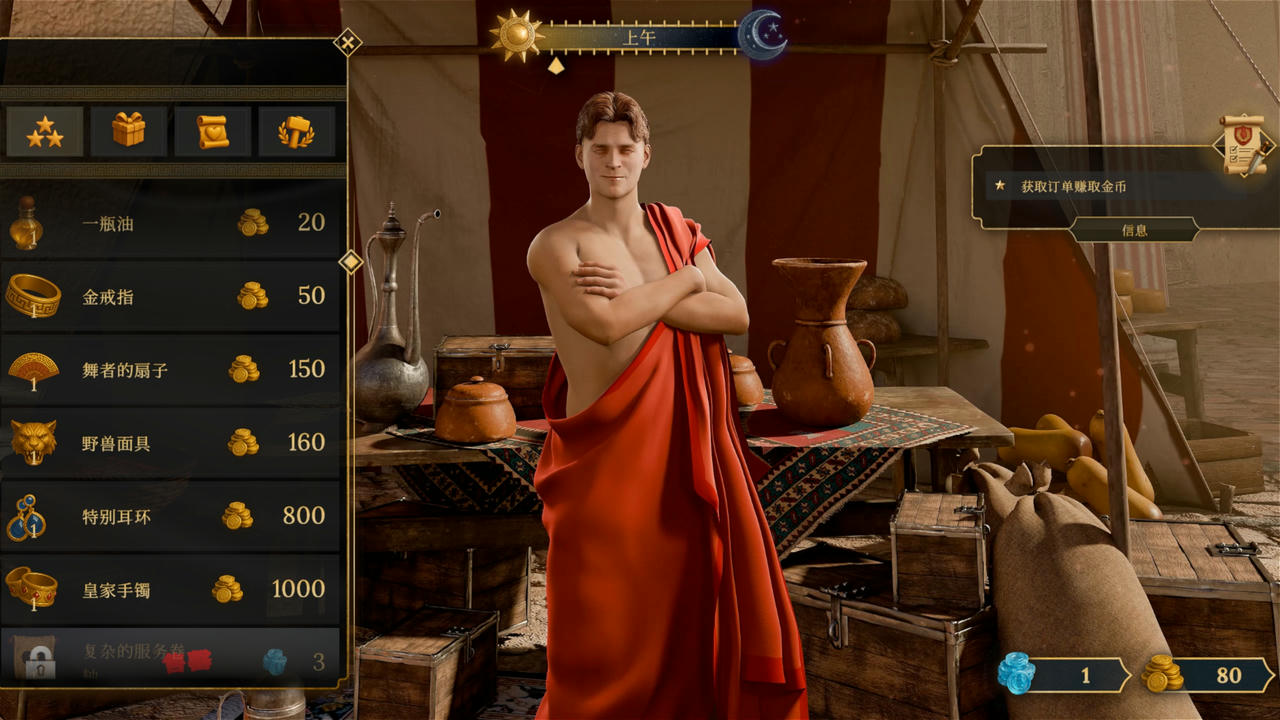Pick the 野兽面具 beast mask row

pyautogui.click(x=170, y=442)
